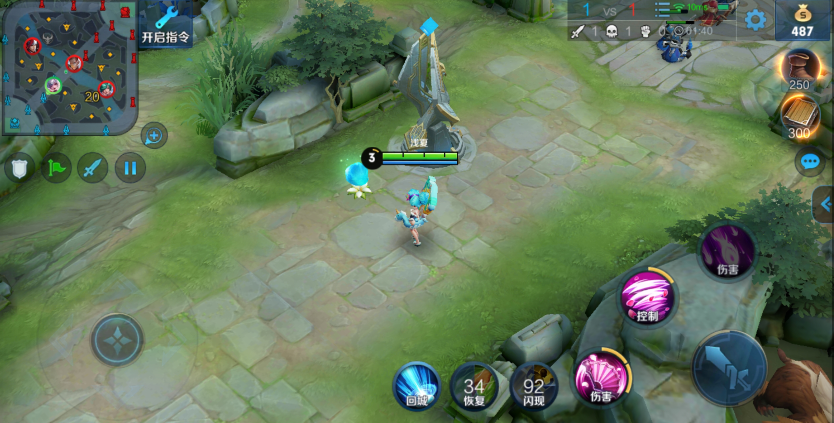Click the blue pause-bars button
The width and height of the screenshot is (834, 423).
click(x=130, y=167)
